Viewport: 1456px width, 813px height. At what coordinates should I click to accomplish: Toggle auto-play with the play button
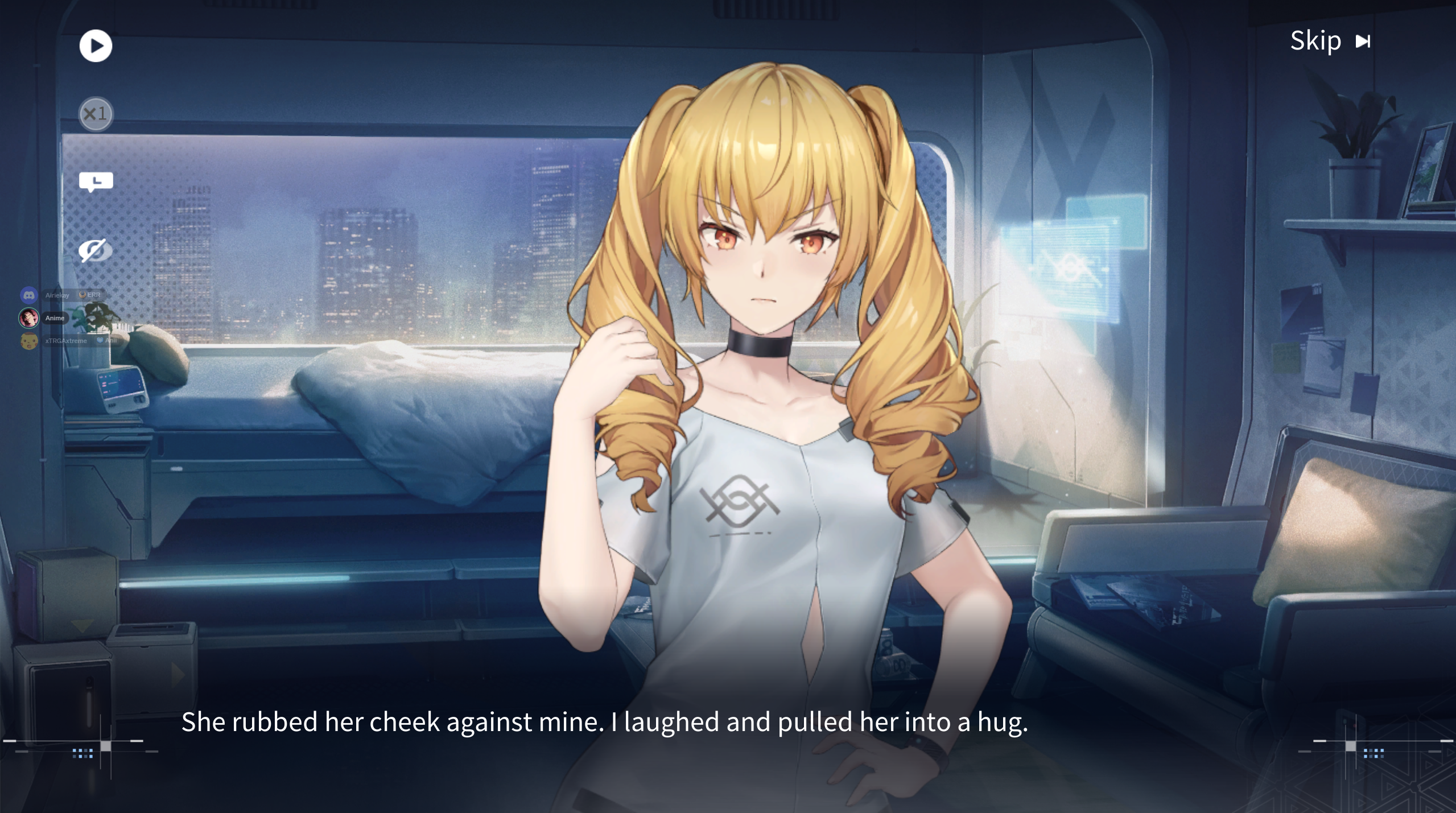coord(96,46)
